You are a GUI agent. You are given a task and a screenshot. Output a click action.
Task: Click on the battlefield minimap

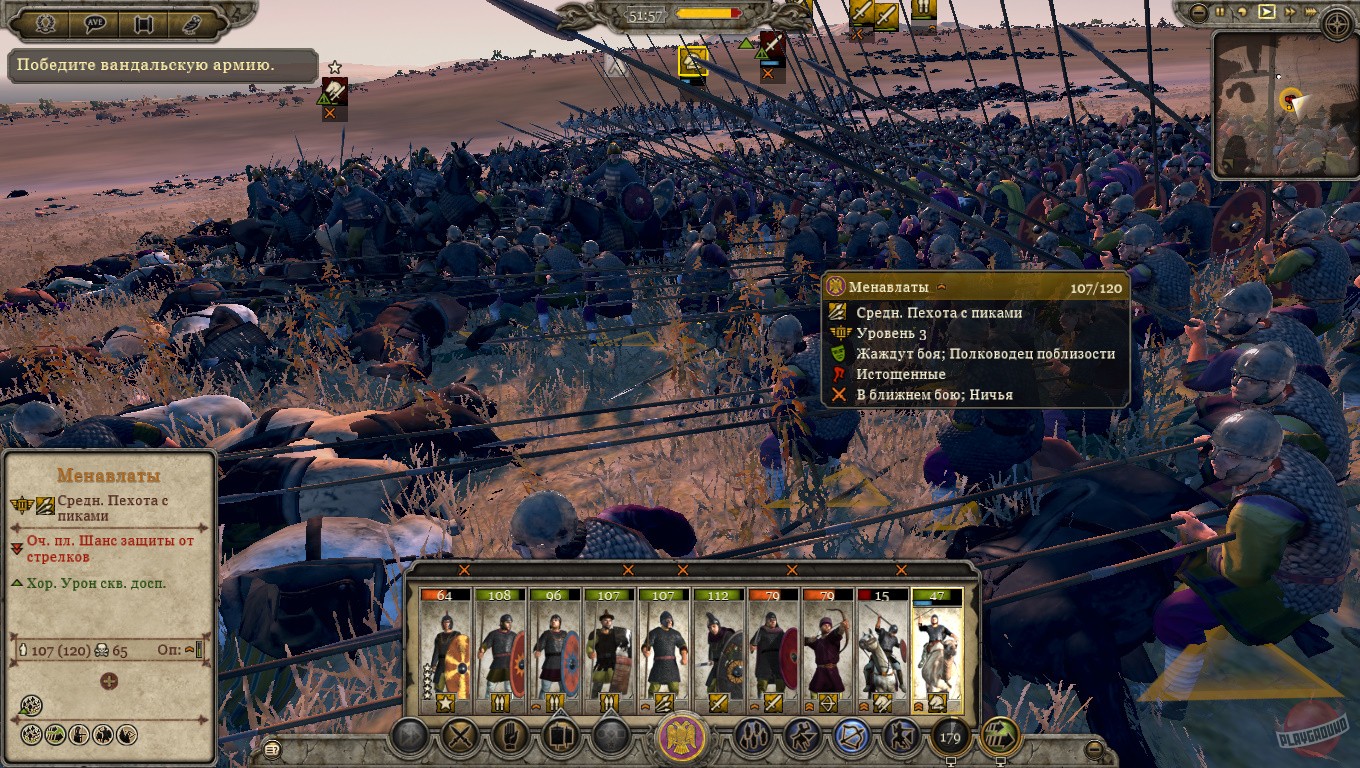[x=1285, y=105]
